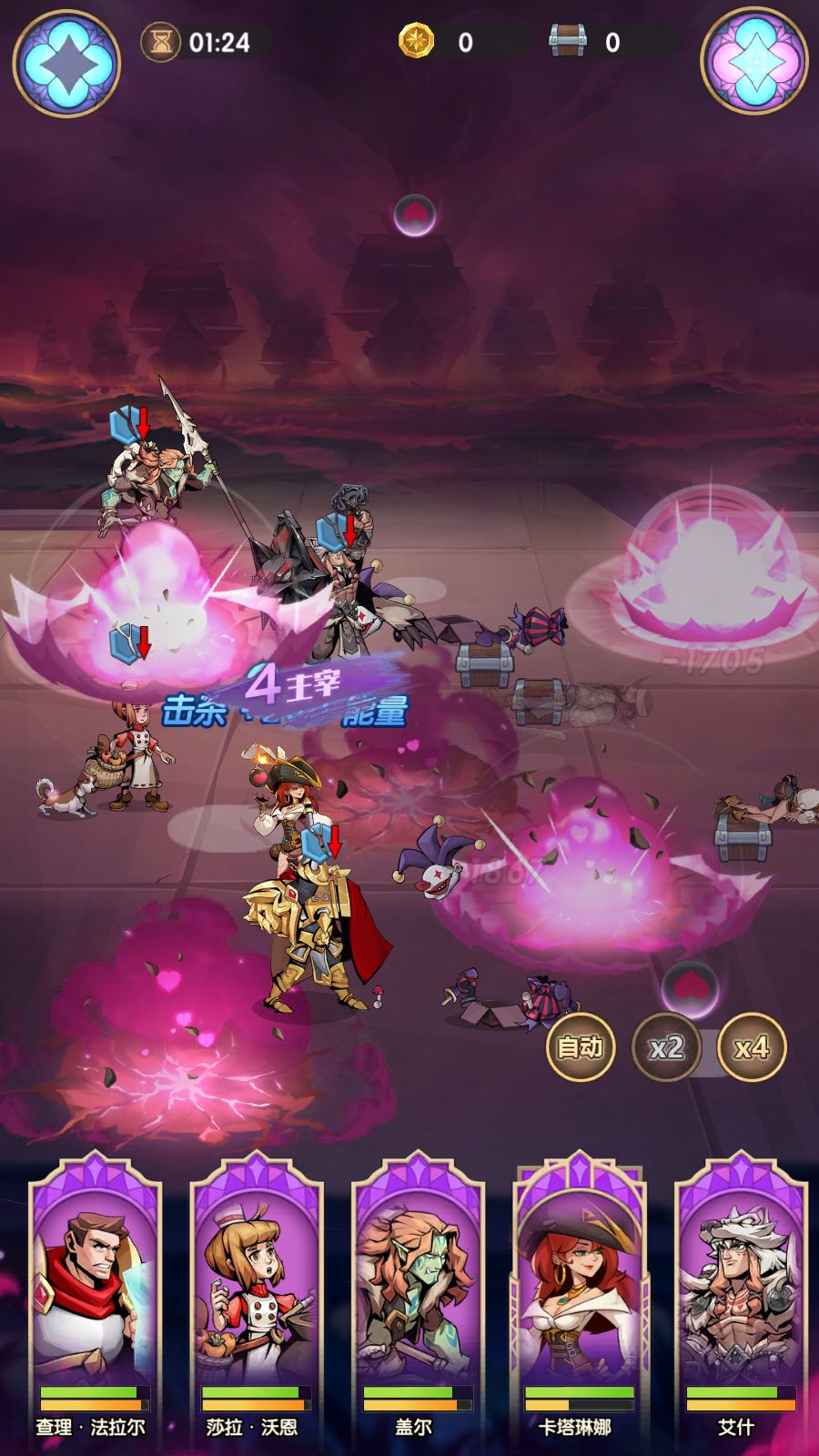Select the 查理·法拉尔 hero card

coord(95,1292)
